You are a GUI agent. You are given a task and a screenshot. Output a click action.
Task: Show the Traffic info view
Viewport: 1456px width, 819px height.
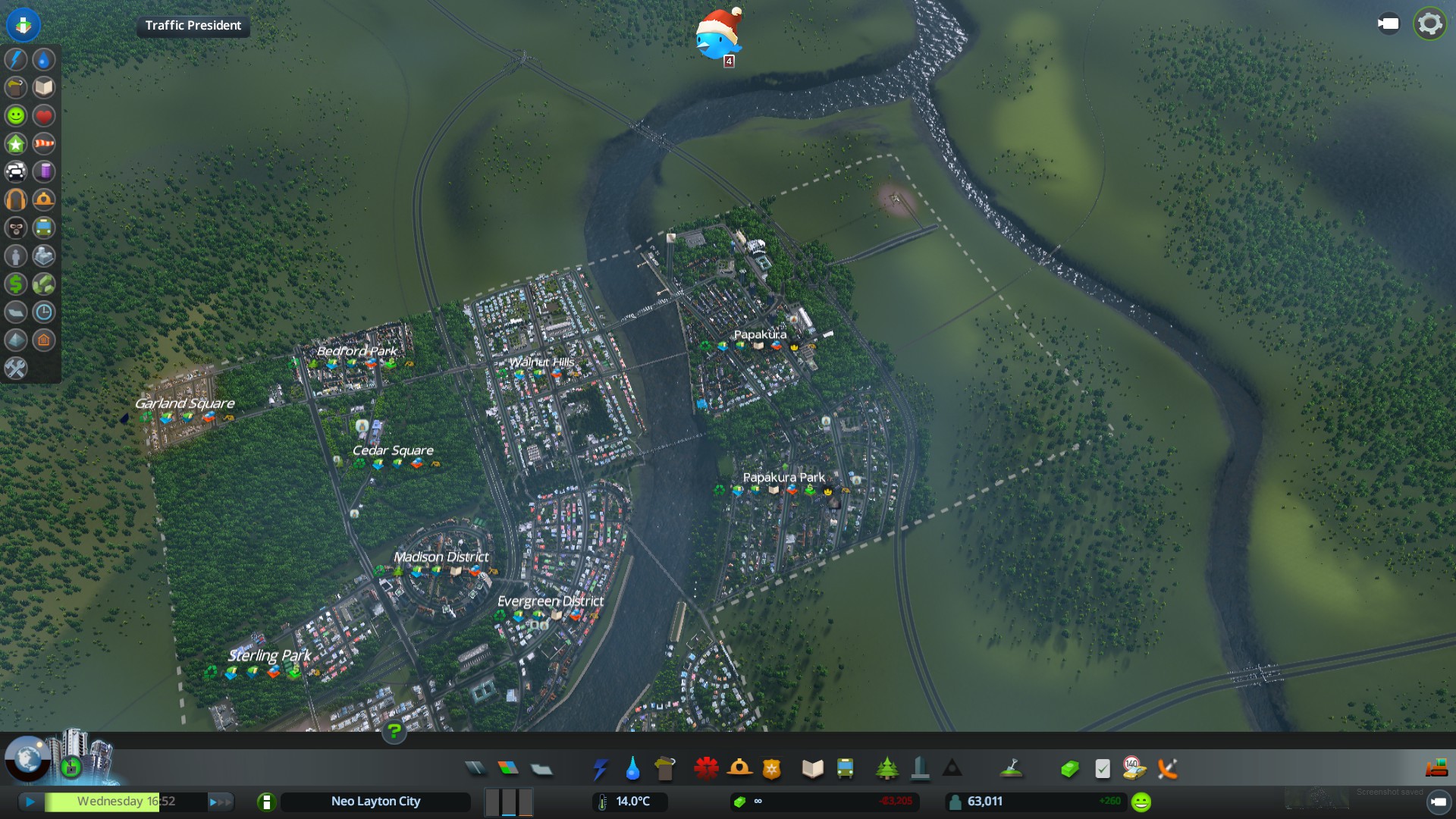pyautogui.click(x=16, y=171)
